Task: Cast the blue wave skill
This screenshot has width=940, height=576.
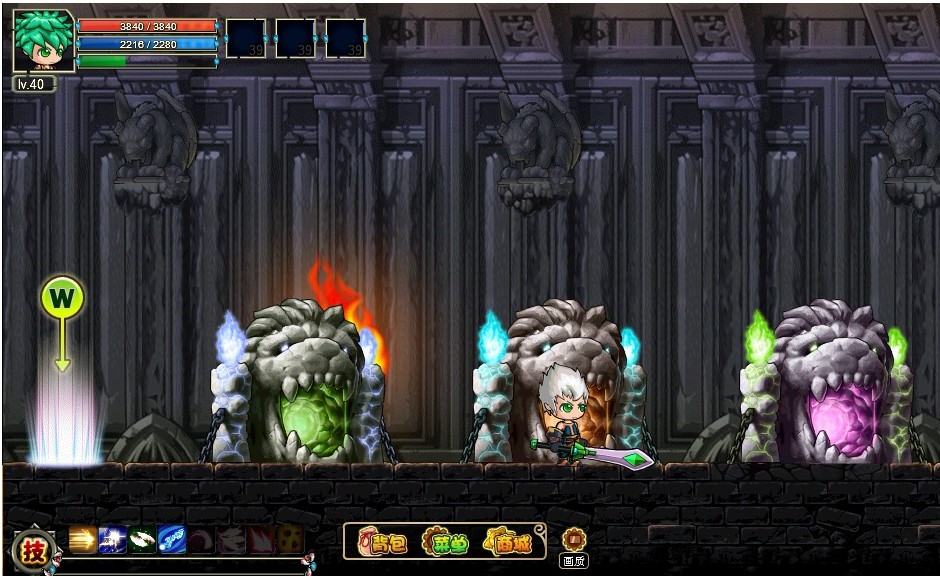Action: tap(173, 540)
